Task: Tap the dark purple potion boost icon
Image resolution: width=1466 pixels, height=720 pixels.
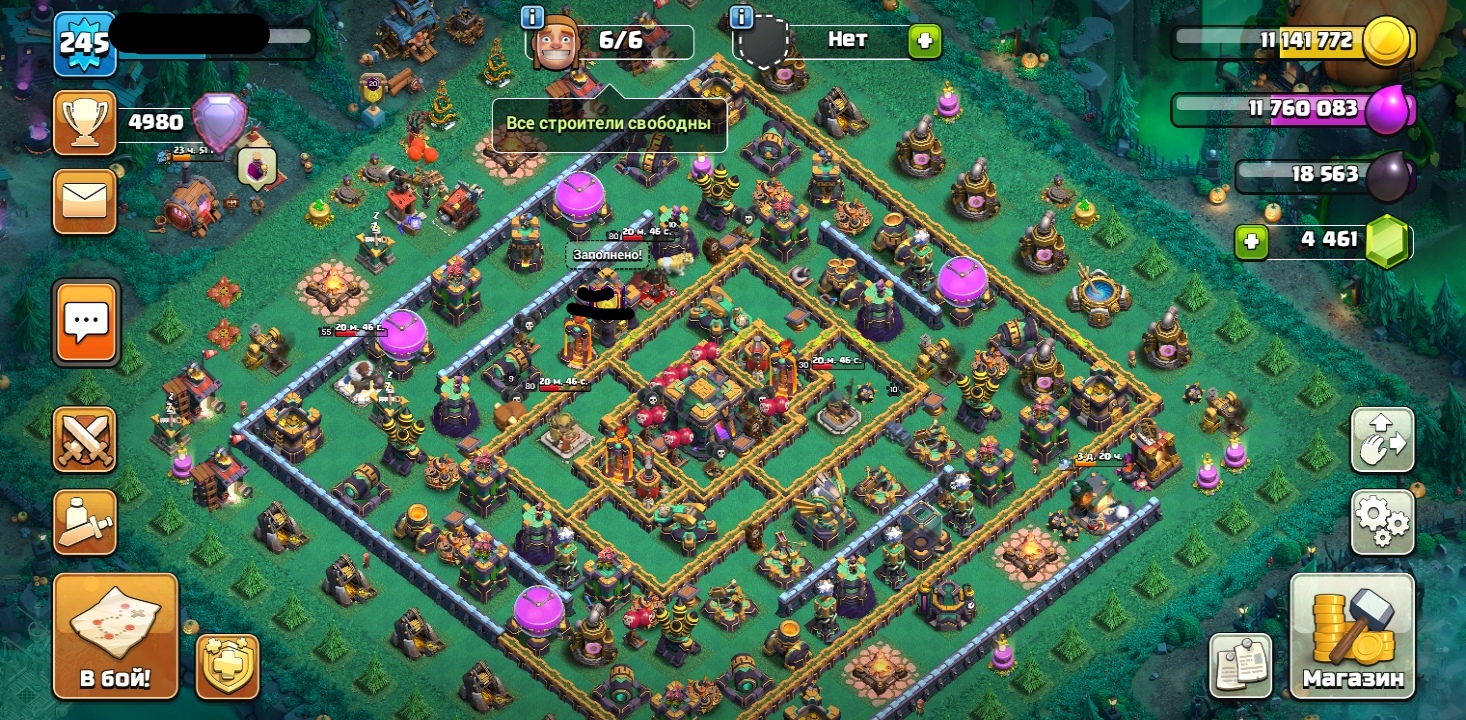Action: click(x=257, y=168)
